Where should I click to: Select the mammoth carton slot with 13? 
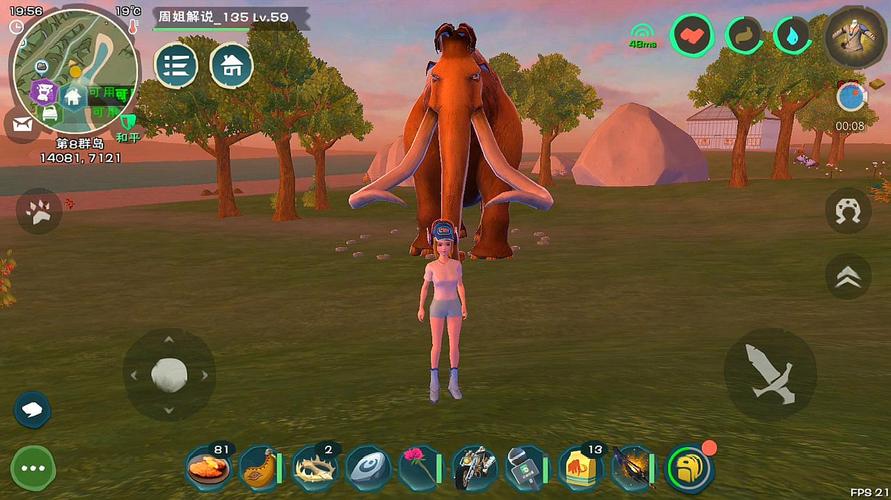[x=580, y=466]
